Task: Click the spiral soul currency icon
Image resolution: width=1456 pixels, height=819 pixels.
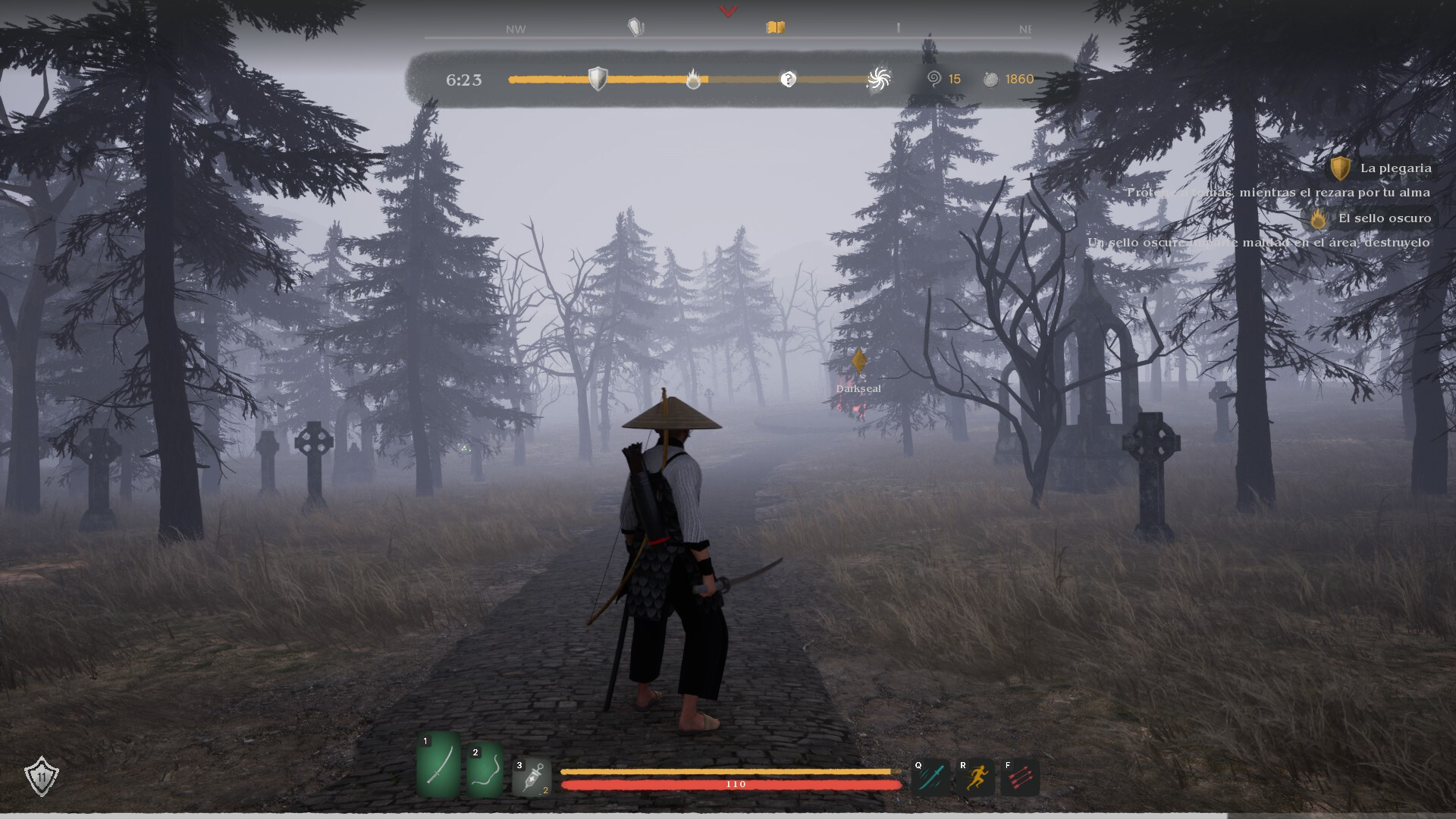Action: (x=934, y=79)
